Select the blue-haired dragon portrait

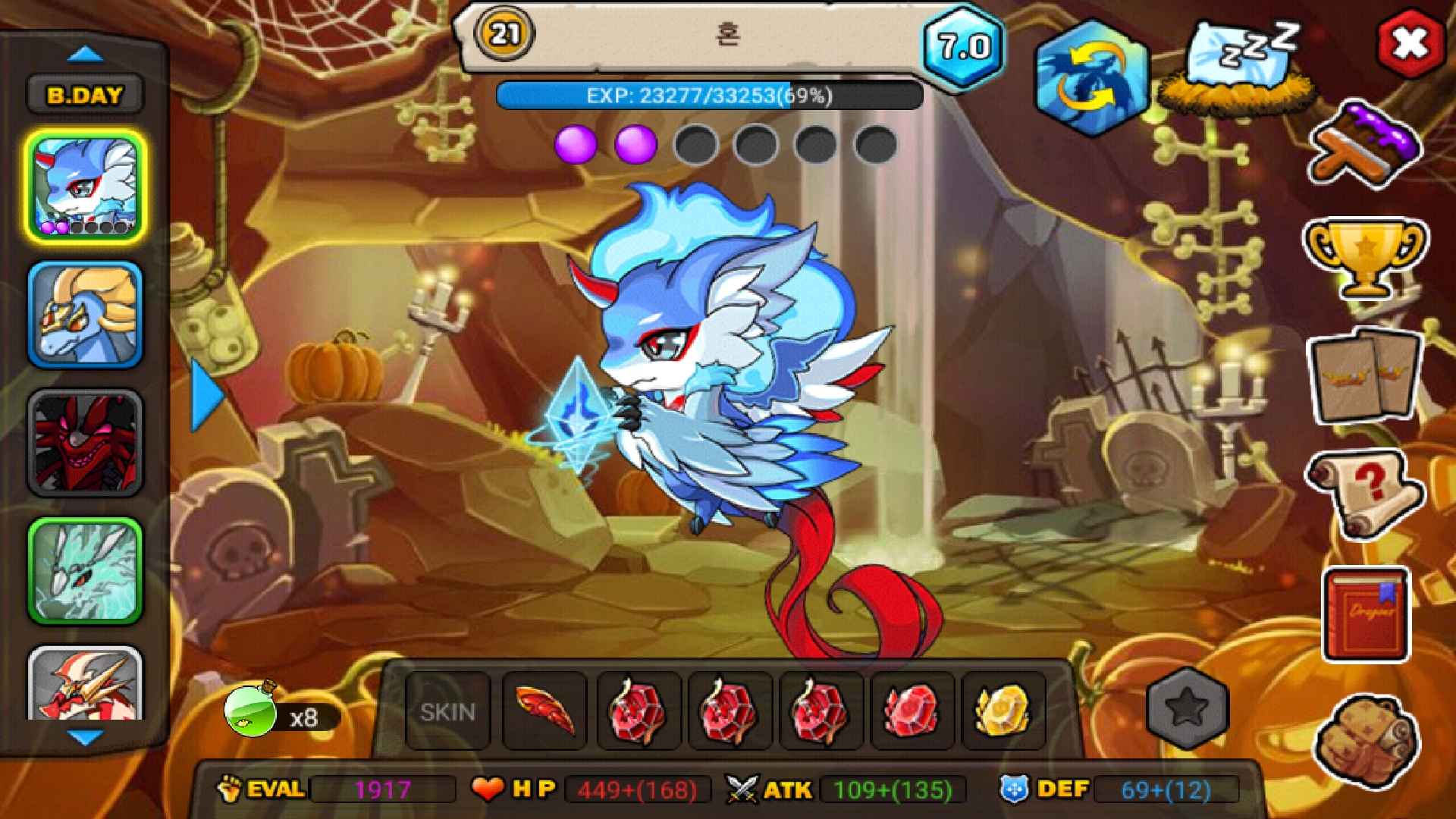(85, 187)
